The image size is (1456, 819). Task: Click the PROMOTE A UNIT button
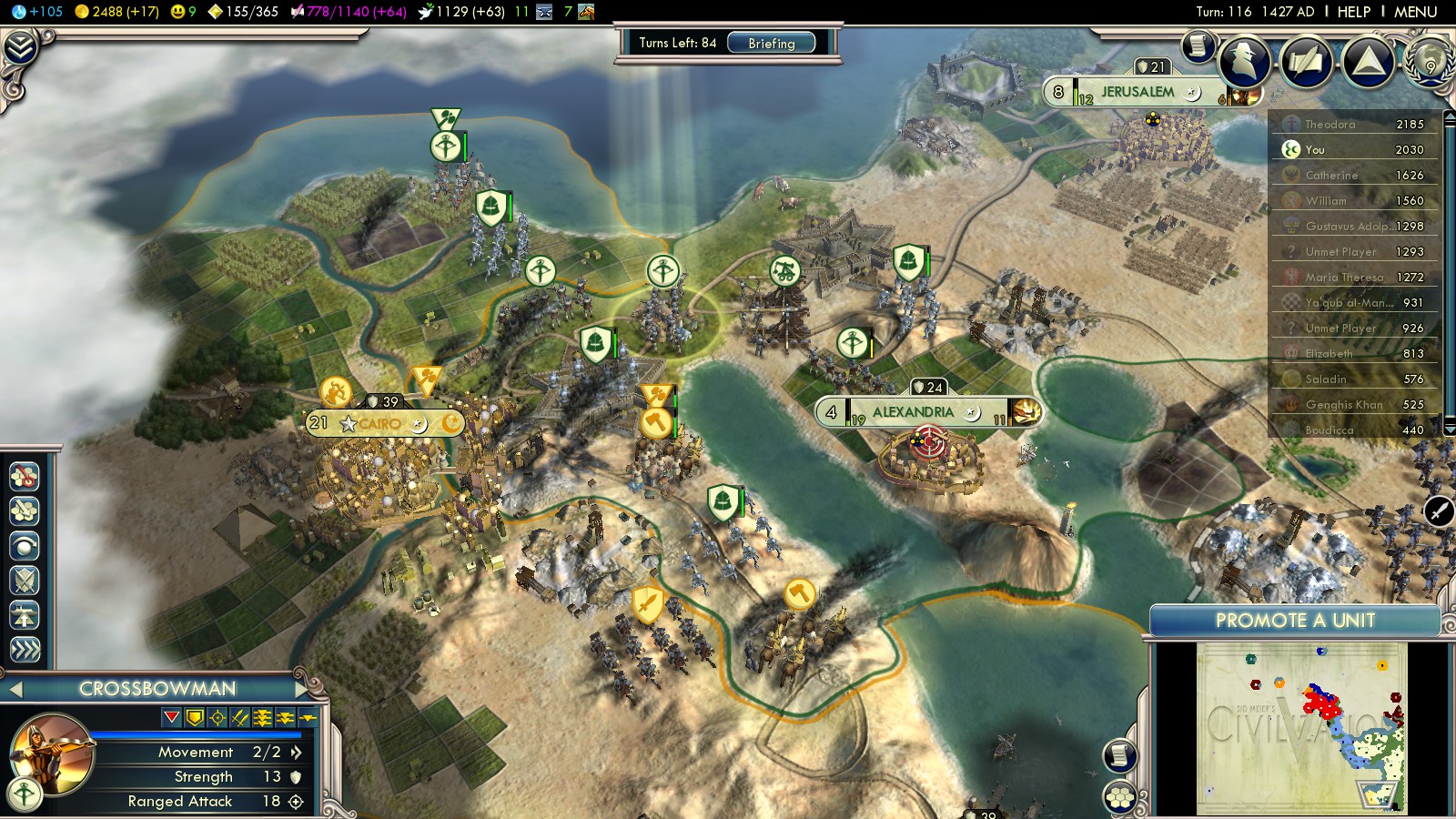coord(1294,621)
